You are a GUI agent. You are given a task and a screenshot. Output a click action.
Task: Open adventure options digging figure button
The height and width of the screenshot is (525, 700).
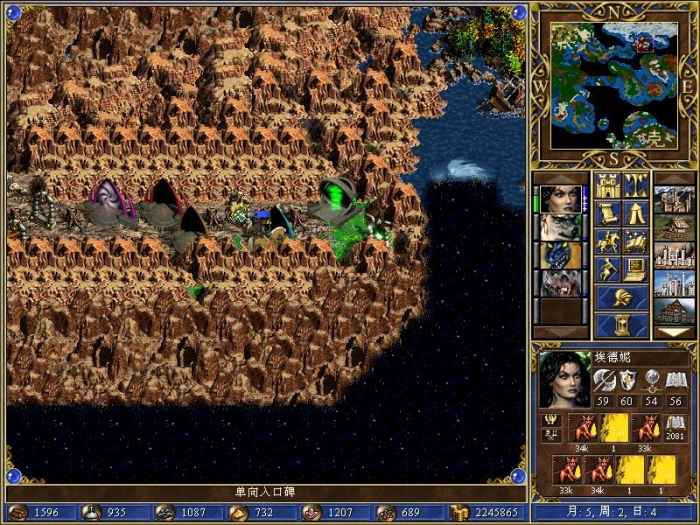(x=608, y=269)
